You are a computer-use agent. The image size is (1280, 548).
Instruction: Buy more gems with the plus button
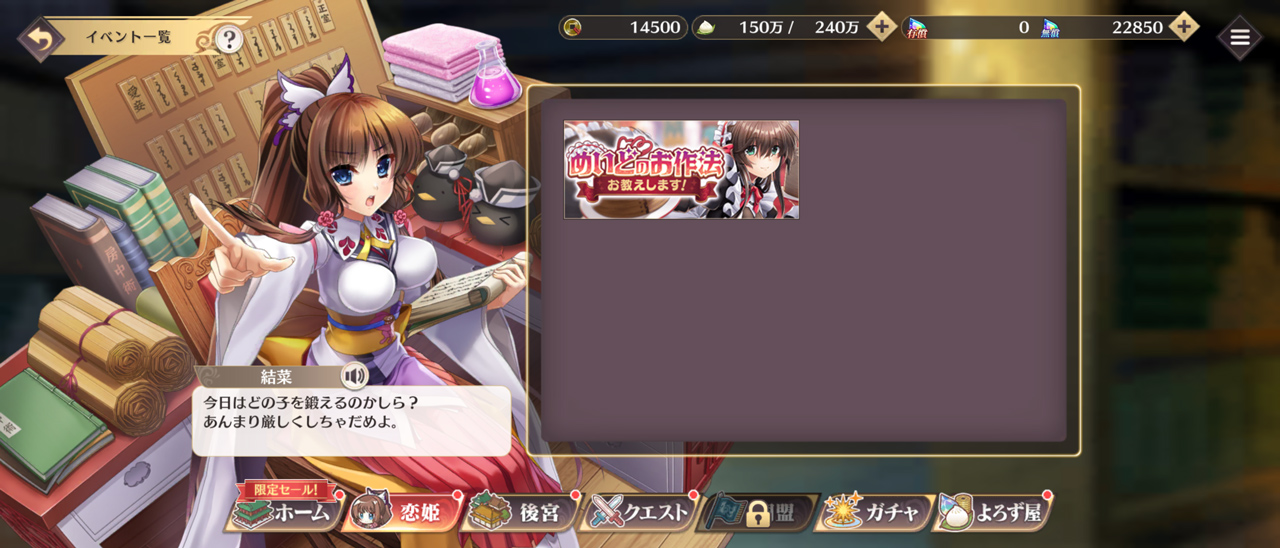tap(1183, 27)
